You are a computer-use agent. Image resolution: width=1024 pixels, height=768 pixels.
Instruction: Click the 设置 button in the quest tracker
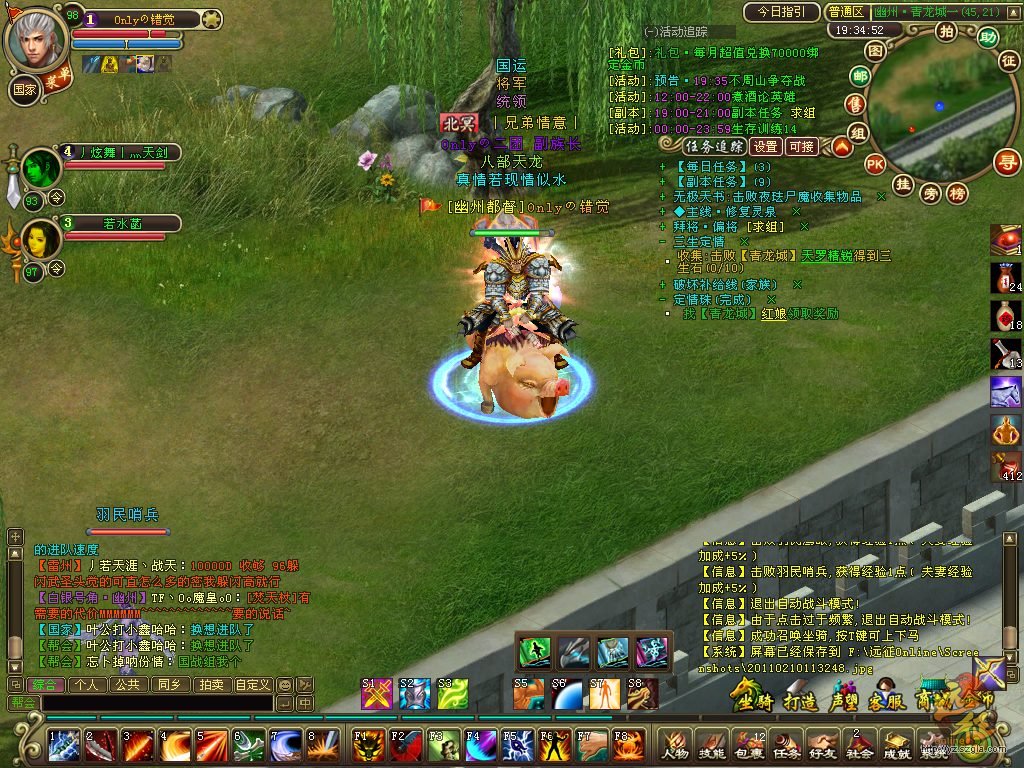tap(766, 146)
